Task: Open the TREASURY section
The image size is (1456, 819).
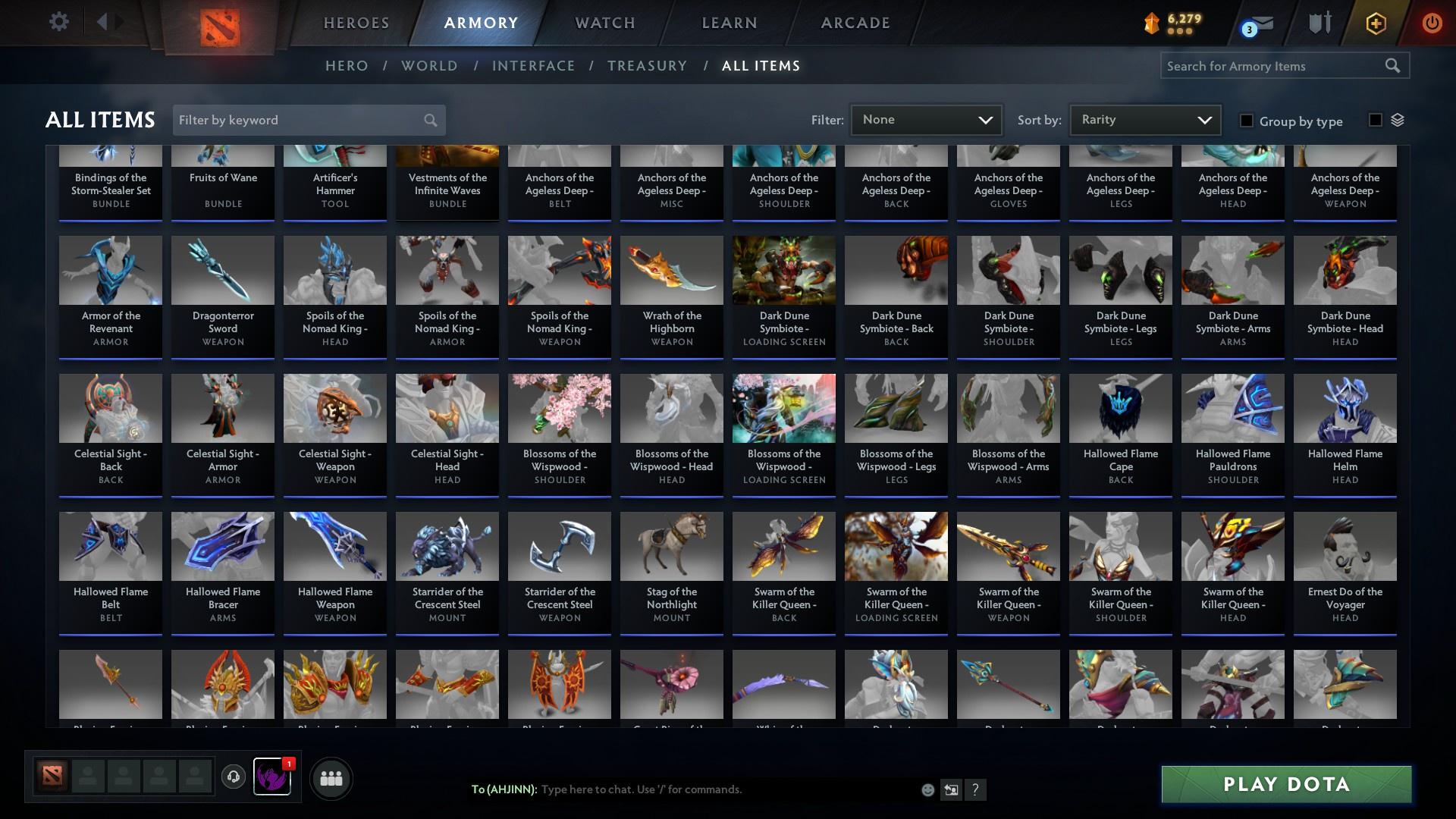Action: click(x=647, y=66)
